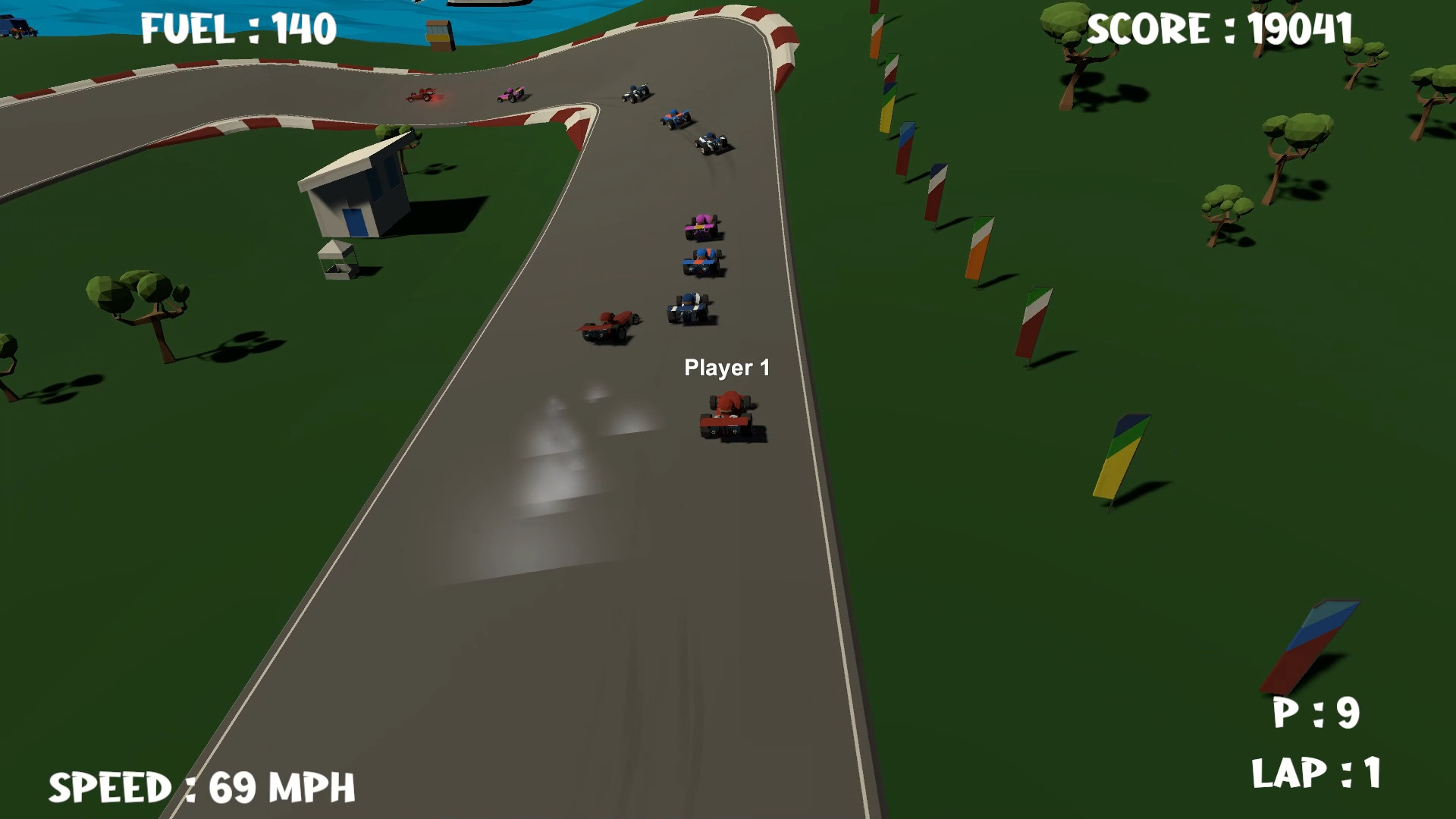Click the SPEED : 69 MPH readout
The height and width of the screenshot is (819, 1456).
pyautogui.click(x=205, y=785)
